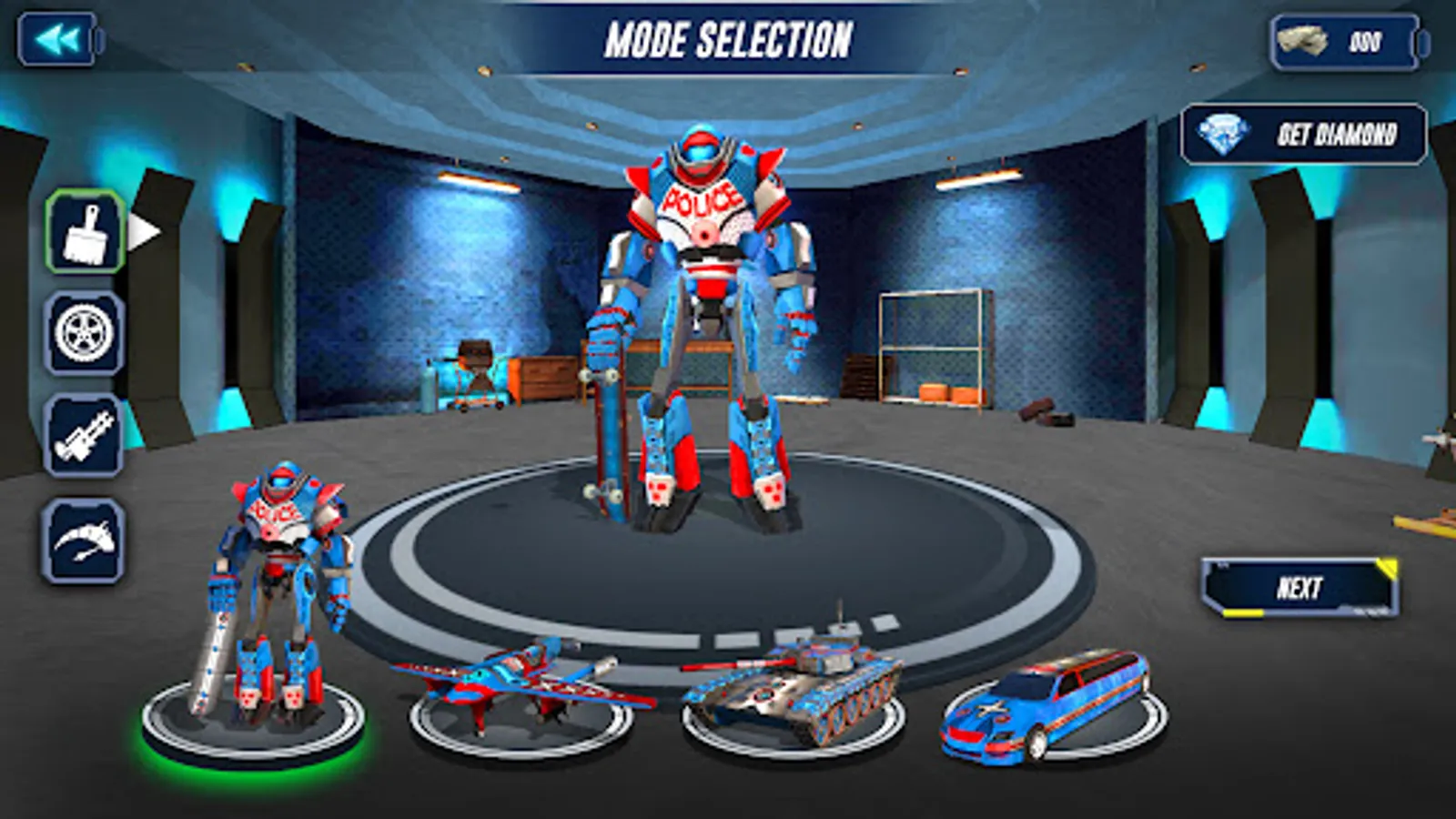Select the minigun weapon icon
The width and height of the screenshot is (1456, 819).
click(82, 435)
